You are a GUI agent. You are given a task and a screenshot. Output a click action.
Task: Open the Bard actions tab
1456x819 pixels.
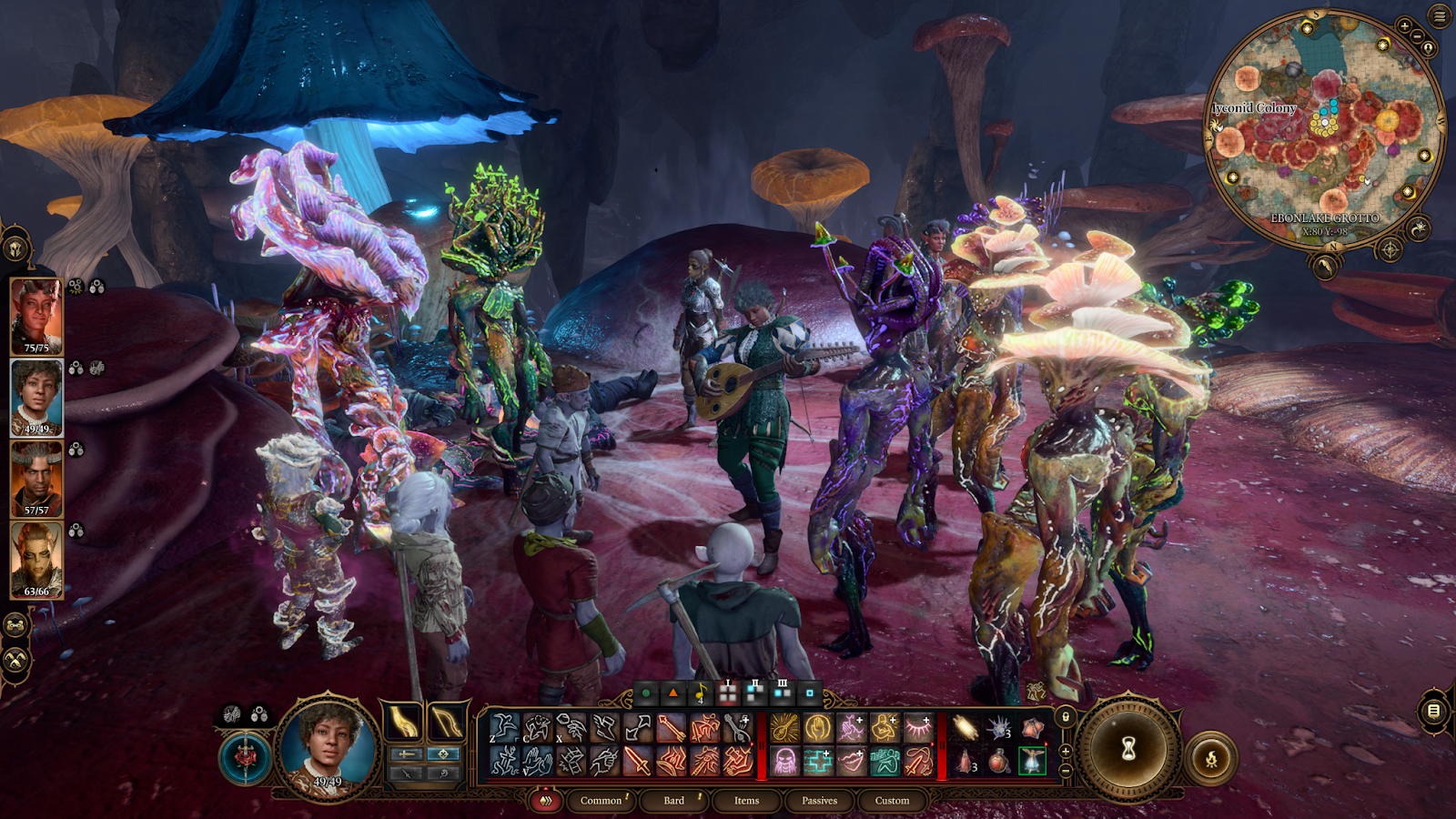point(673,801)
